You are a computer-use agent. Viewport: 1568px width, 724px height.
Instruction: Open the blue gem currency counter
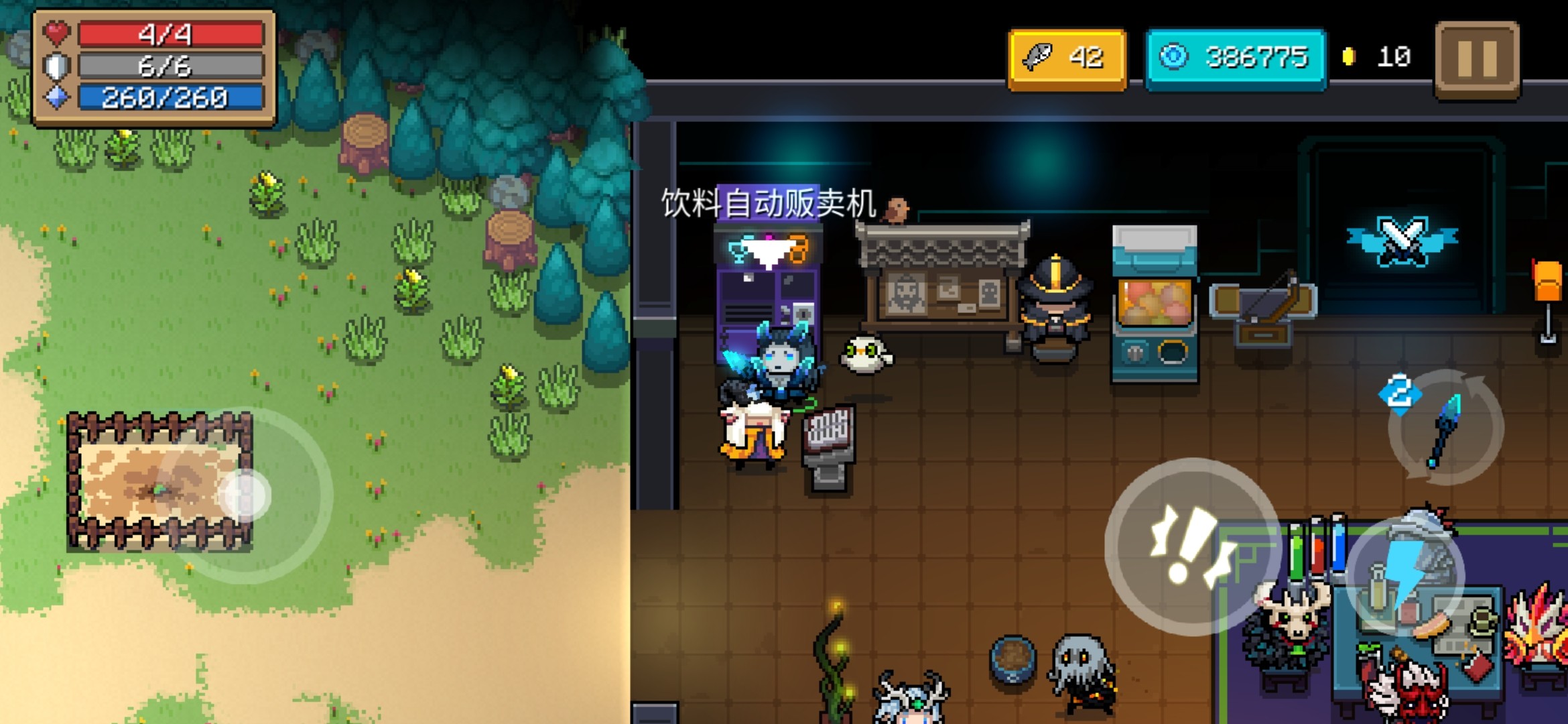(x=1235, y=59)
